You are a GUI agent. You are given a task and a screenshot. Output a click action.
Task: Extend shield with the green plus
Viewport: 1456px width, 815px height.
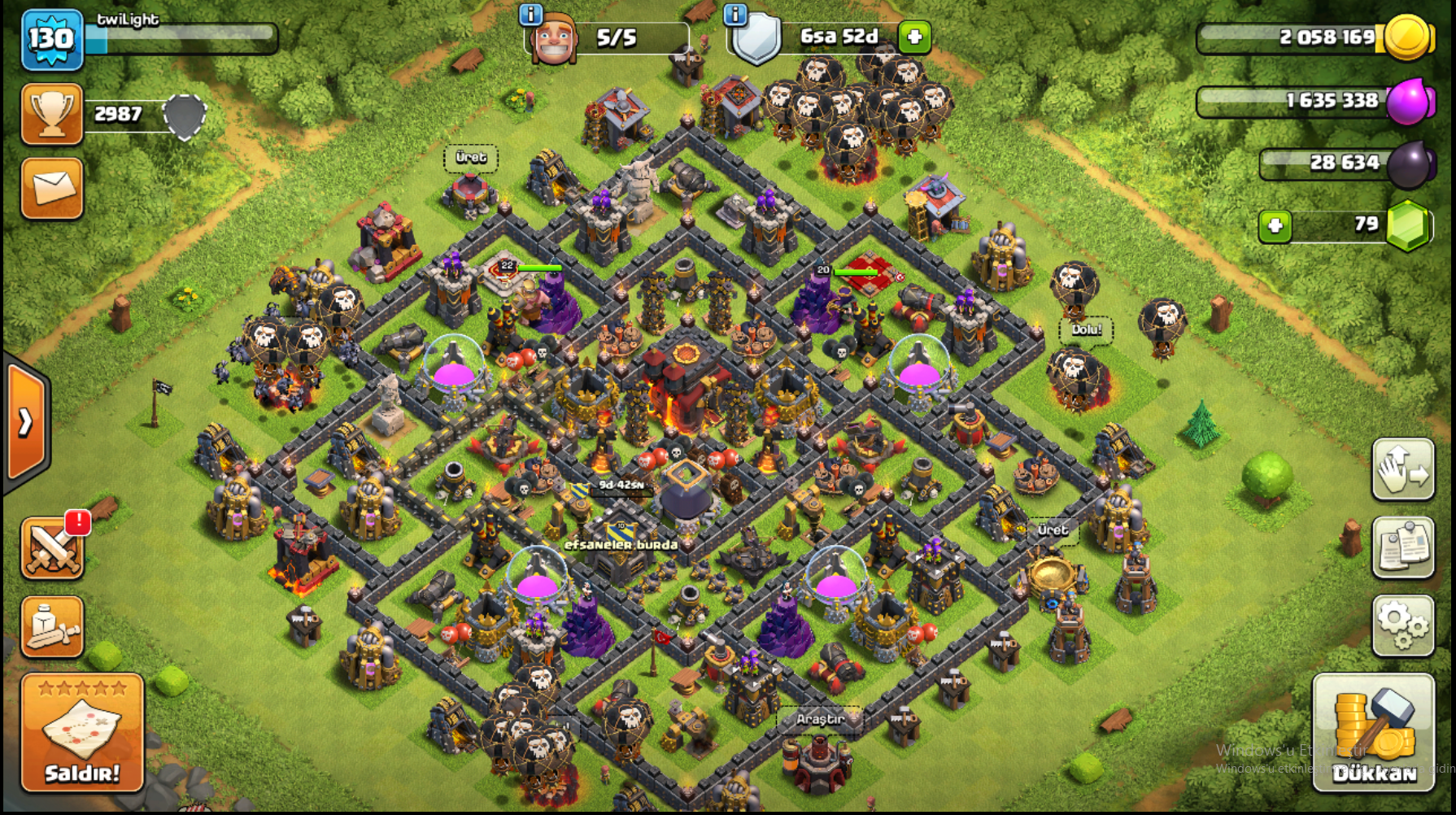click(x=914, y=37)
